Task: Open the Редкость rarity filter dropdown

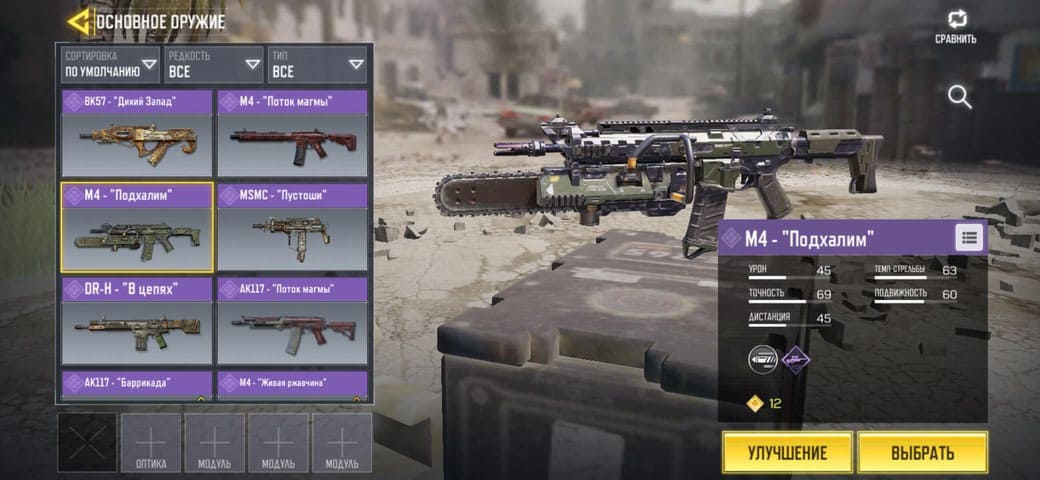Action: [x=214, y=65]
